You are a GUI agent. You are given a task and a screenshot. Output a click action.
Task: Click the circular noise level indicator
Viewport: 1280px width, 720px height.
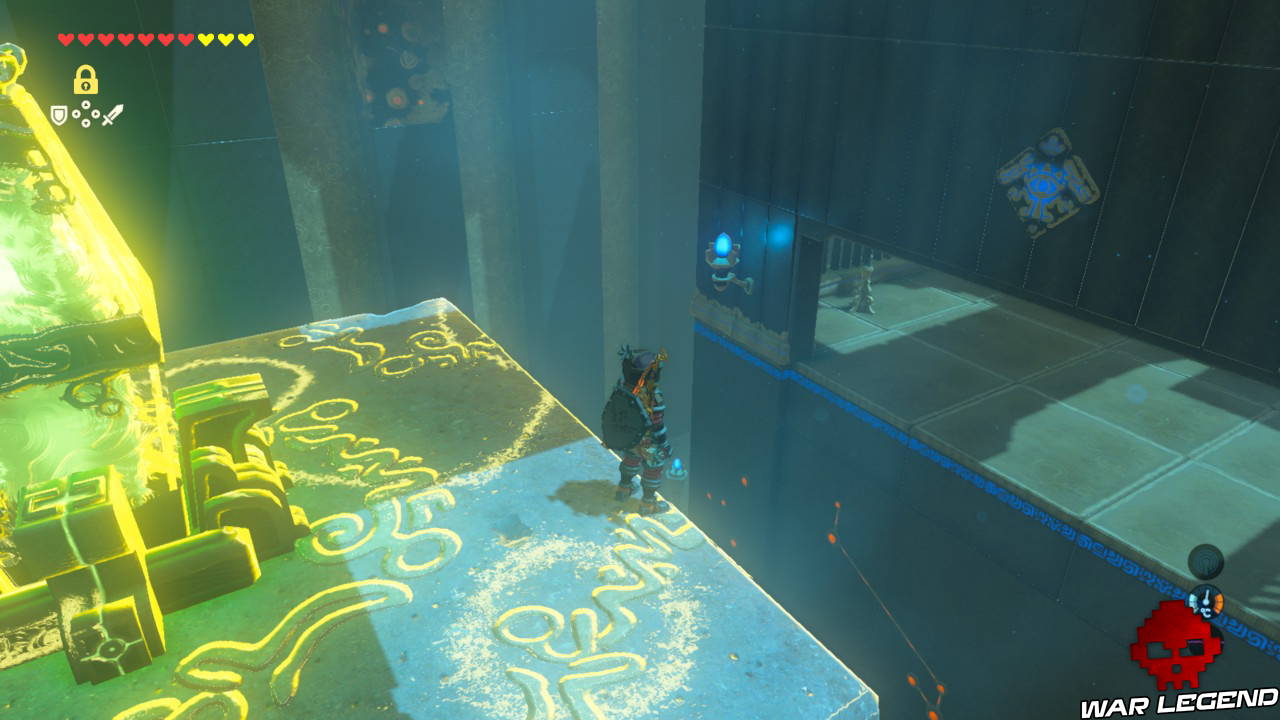pos(1205,561)
